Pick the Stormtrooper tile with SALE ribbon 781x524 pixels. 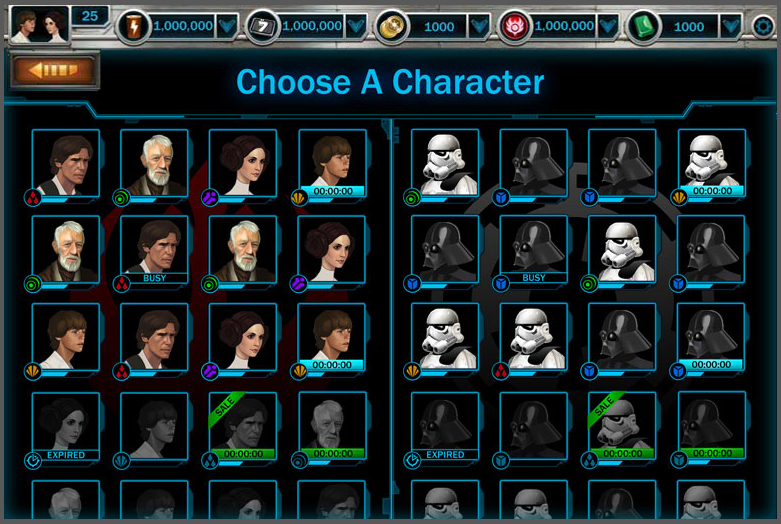622,426
